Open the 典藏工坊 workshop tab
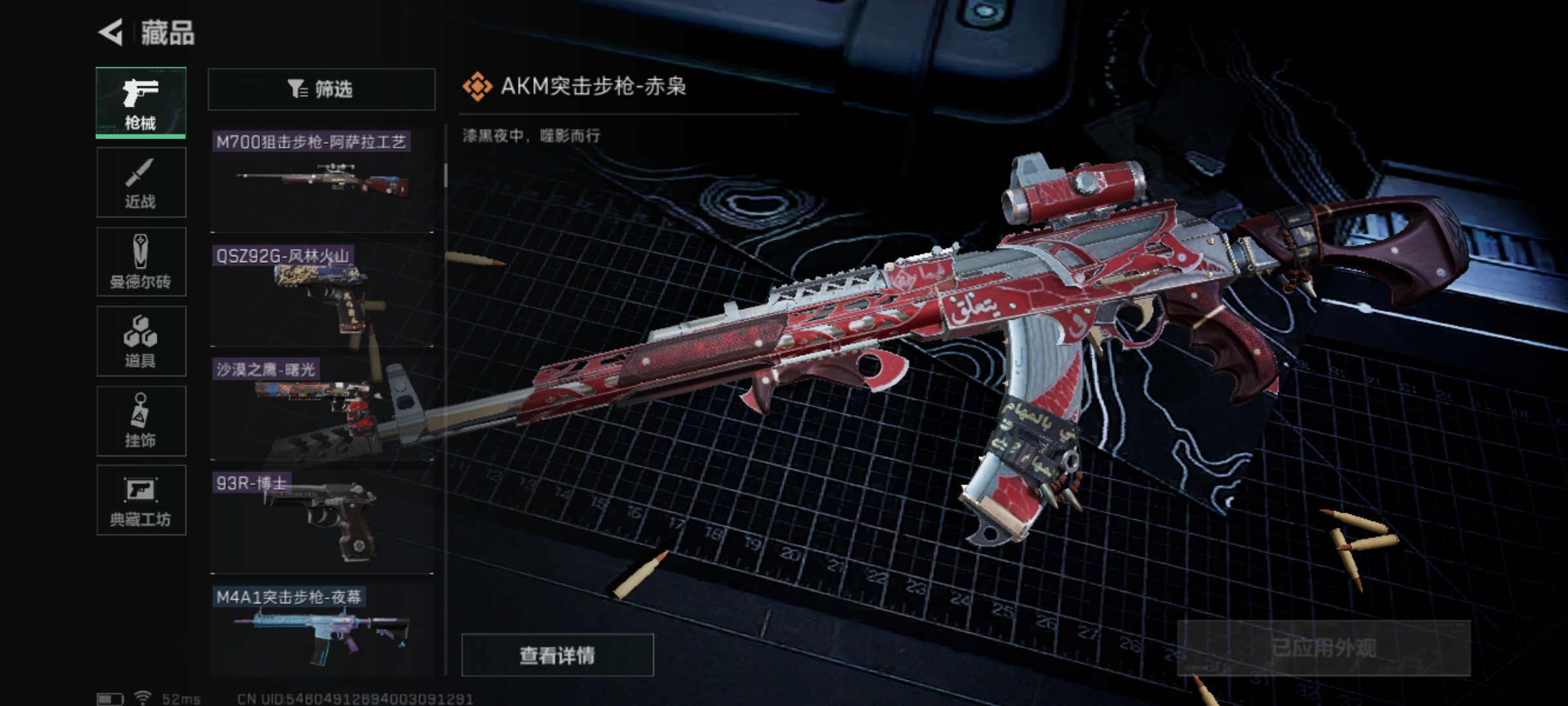Viewport: 1568px width, 706px height. tap(141, 501)
